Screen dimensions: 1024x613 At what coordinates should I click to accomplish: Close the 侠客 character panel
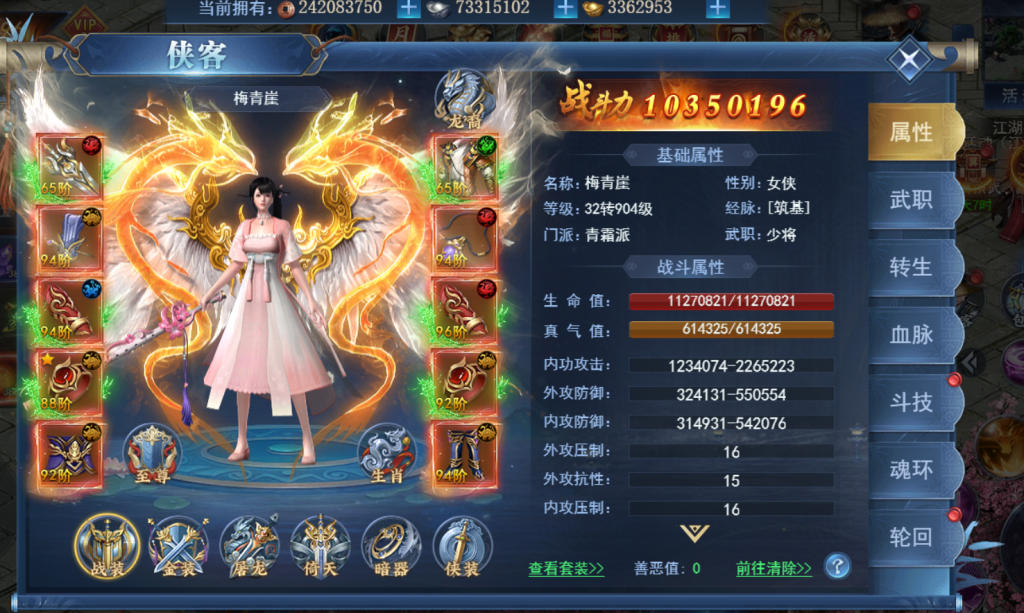pos(909,62)
